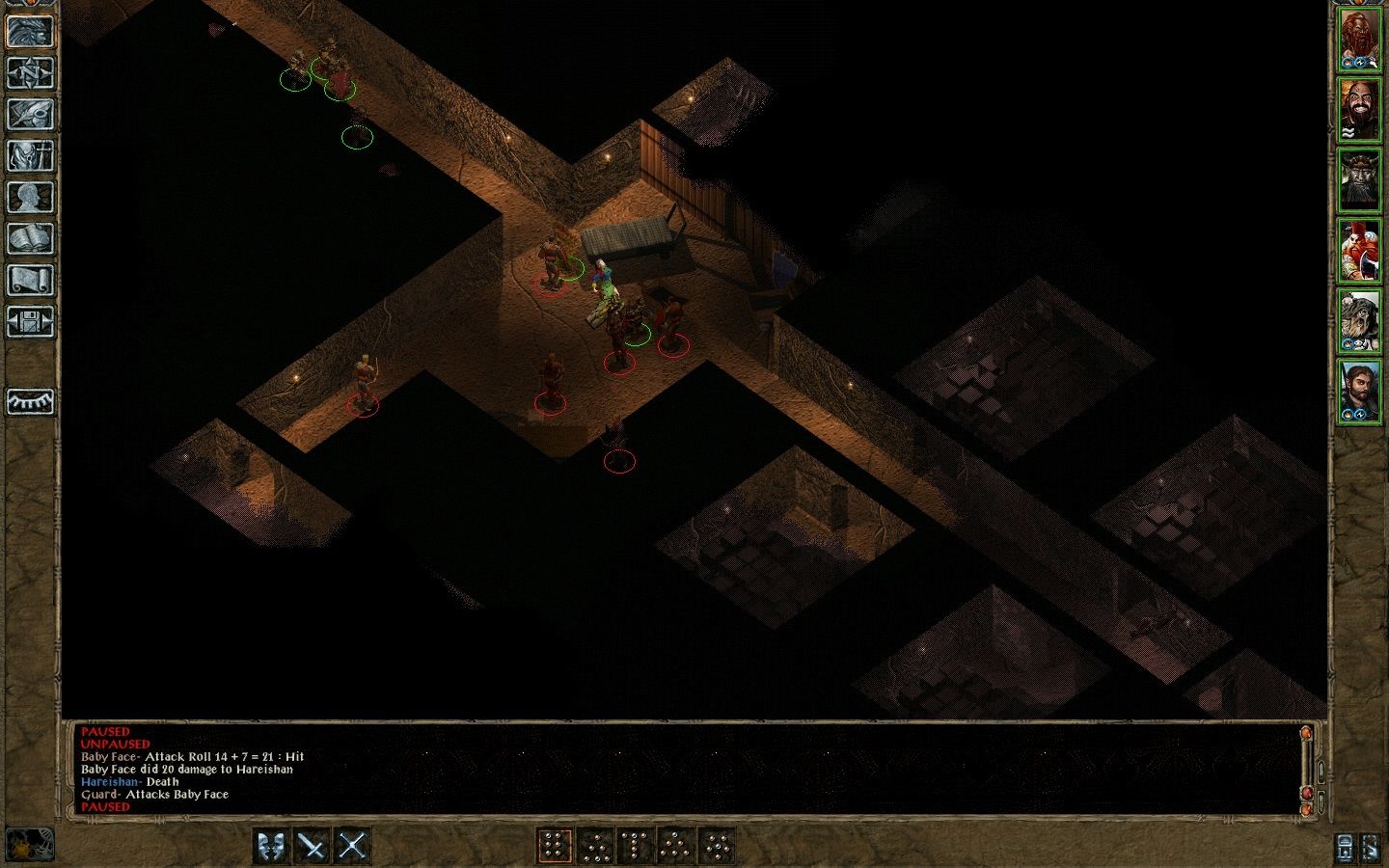Open the inventory screen from the sidebar
The width and height of the screenshot is (1389, 868).
coord(30,156)
